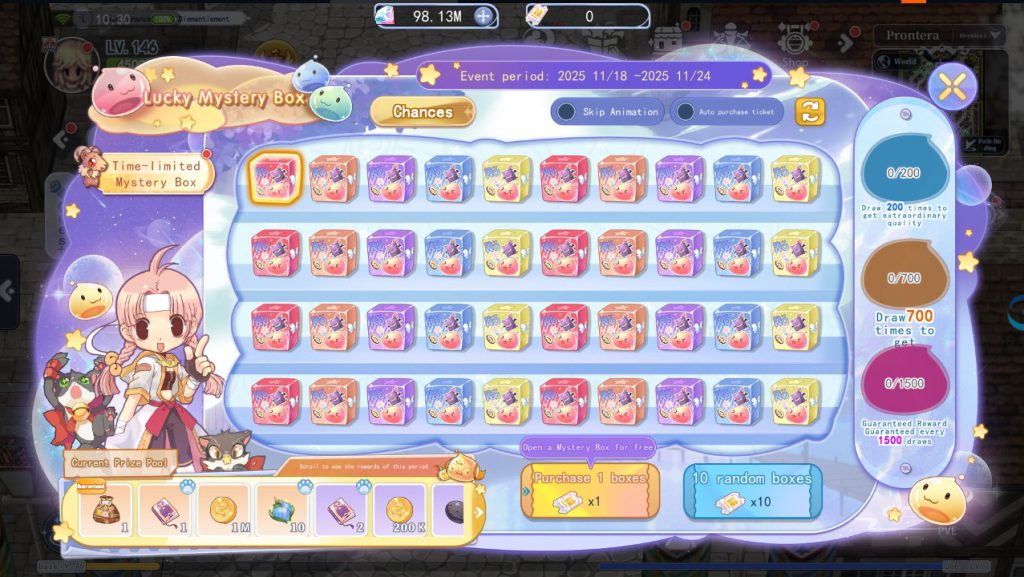Click the yellow refresh arrows button
The image size is (1024, 577).
click(810, 112)
